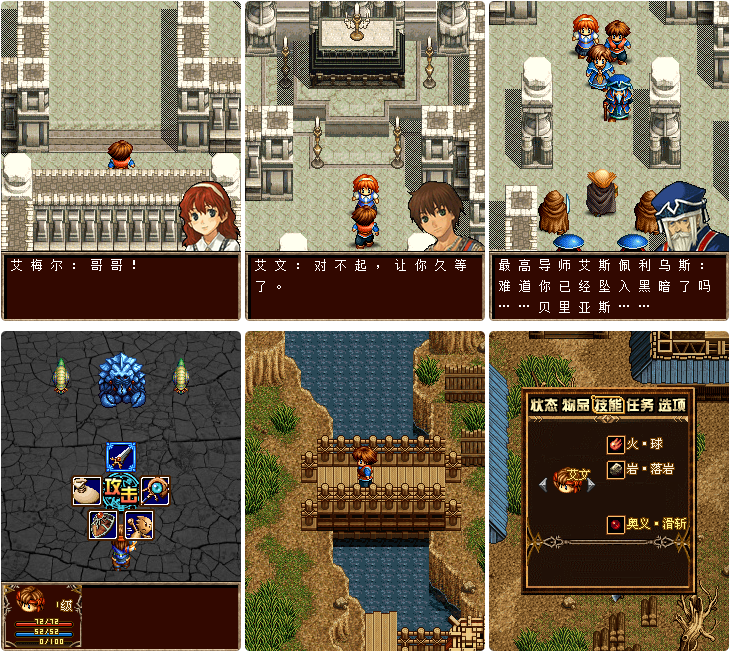
Task: Select the sword attack command icon
Action: click(x=121, y=457)
